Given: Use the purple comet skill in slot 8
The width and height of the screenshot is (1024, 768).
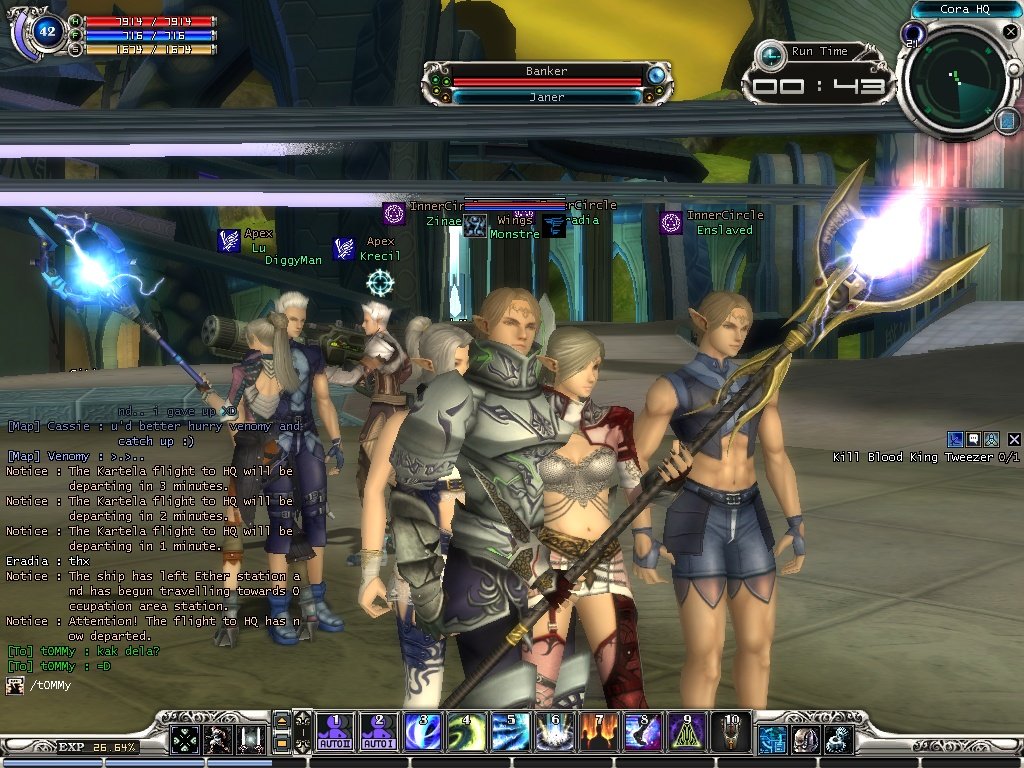Looking at the screenshot, I should click(643, 732).
